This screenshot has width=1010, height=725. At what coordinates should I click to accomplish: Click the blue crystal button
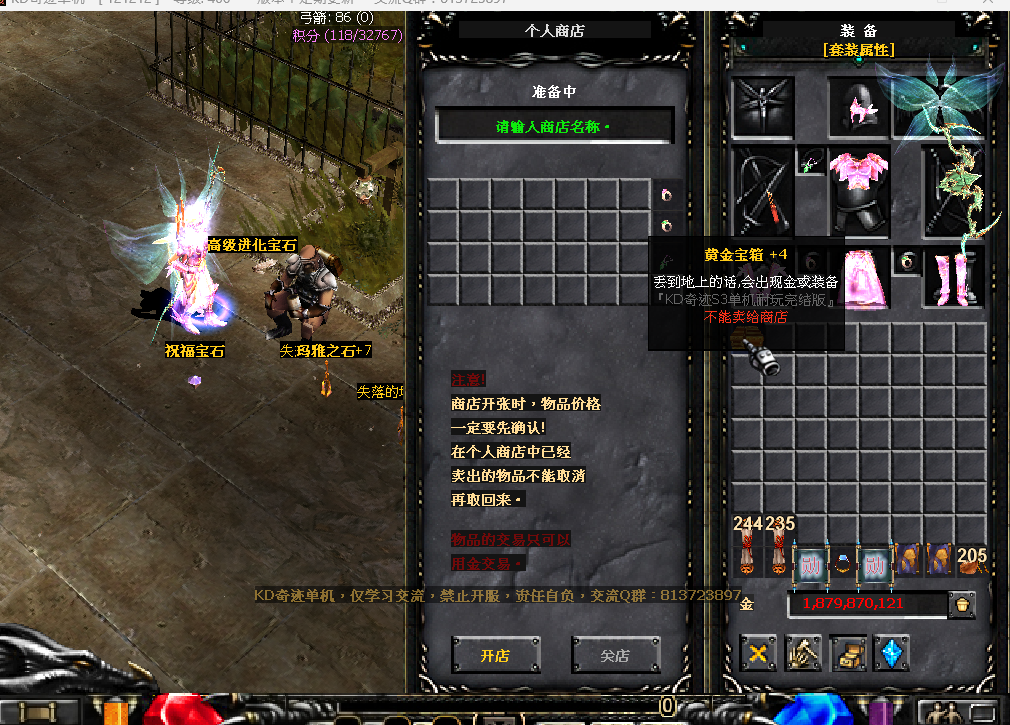(x=891, y=654)
